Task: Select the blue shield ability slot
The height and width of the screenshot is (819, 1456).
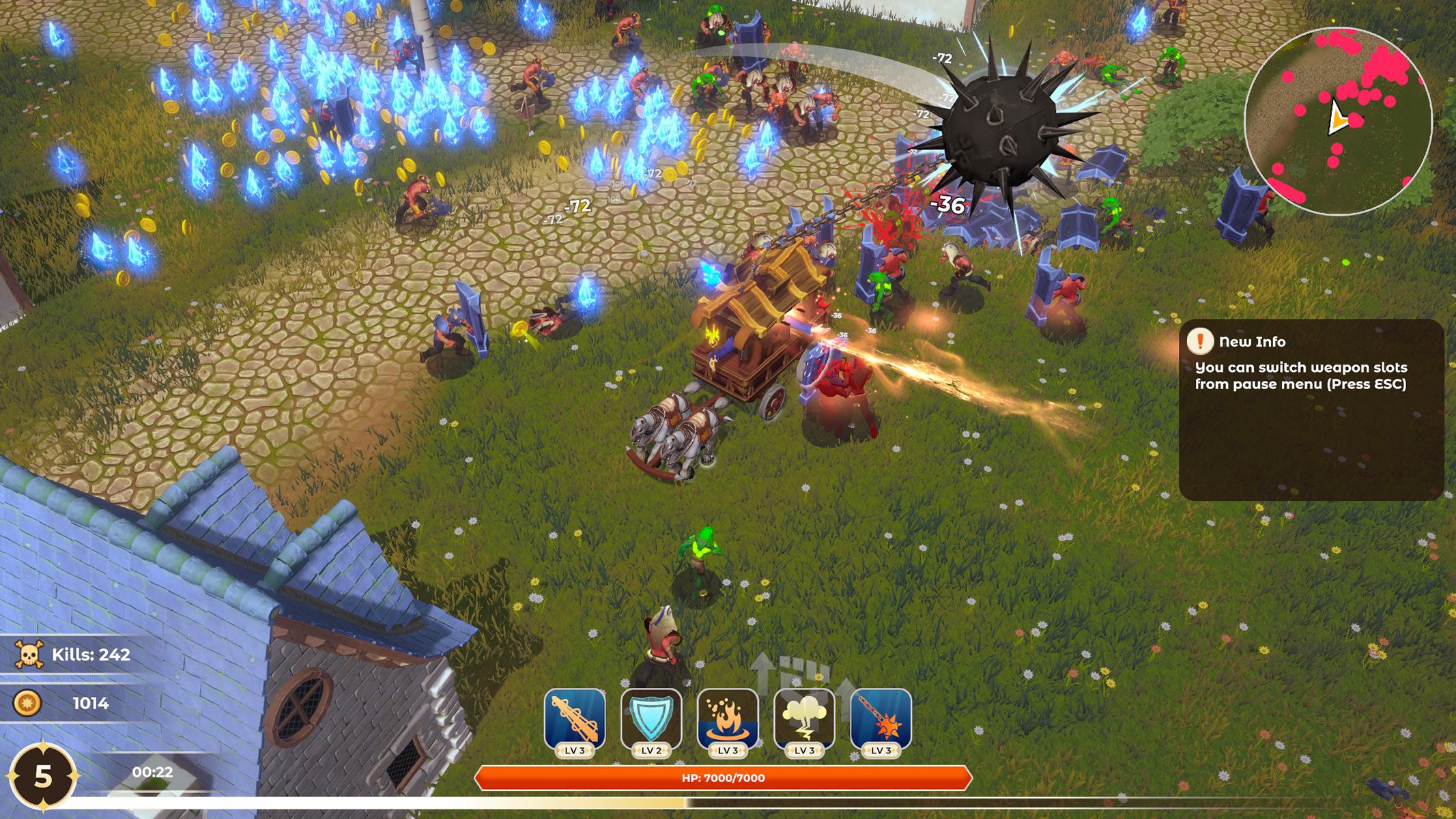Action: (x=651, y=719)
